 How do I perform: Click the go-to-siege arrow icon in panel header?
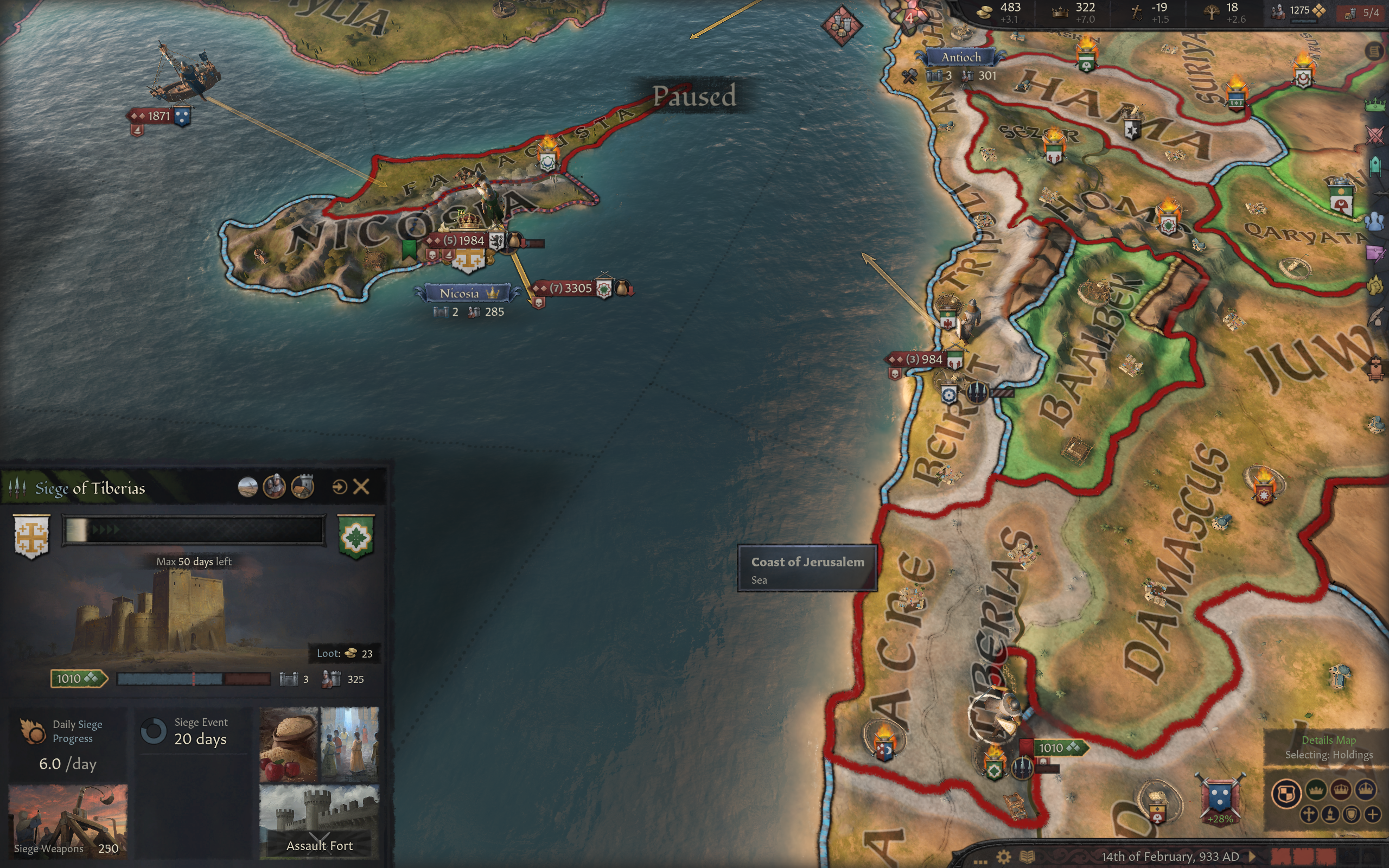coord(339,487)
